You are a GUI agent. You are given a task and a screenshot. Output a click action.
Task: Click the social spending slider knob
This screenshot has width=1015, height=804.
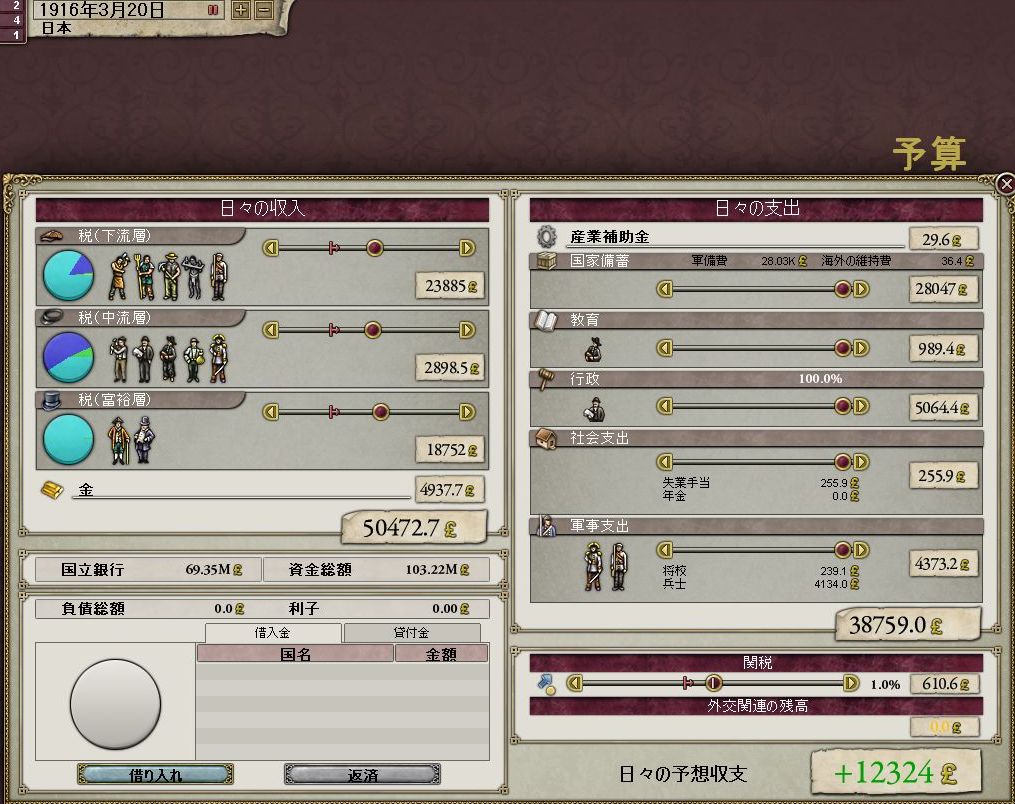coord(843,462)
